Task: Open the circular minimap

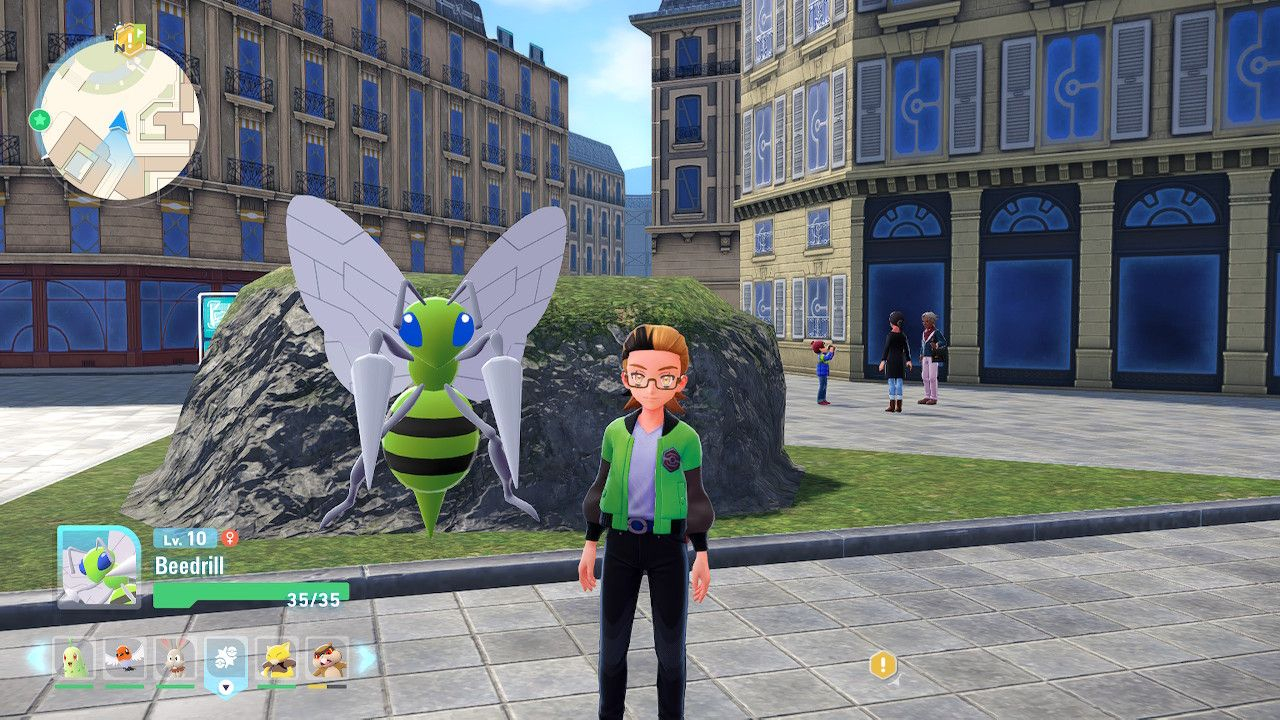Action: click(x=116, y=117)
